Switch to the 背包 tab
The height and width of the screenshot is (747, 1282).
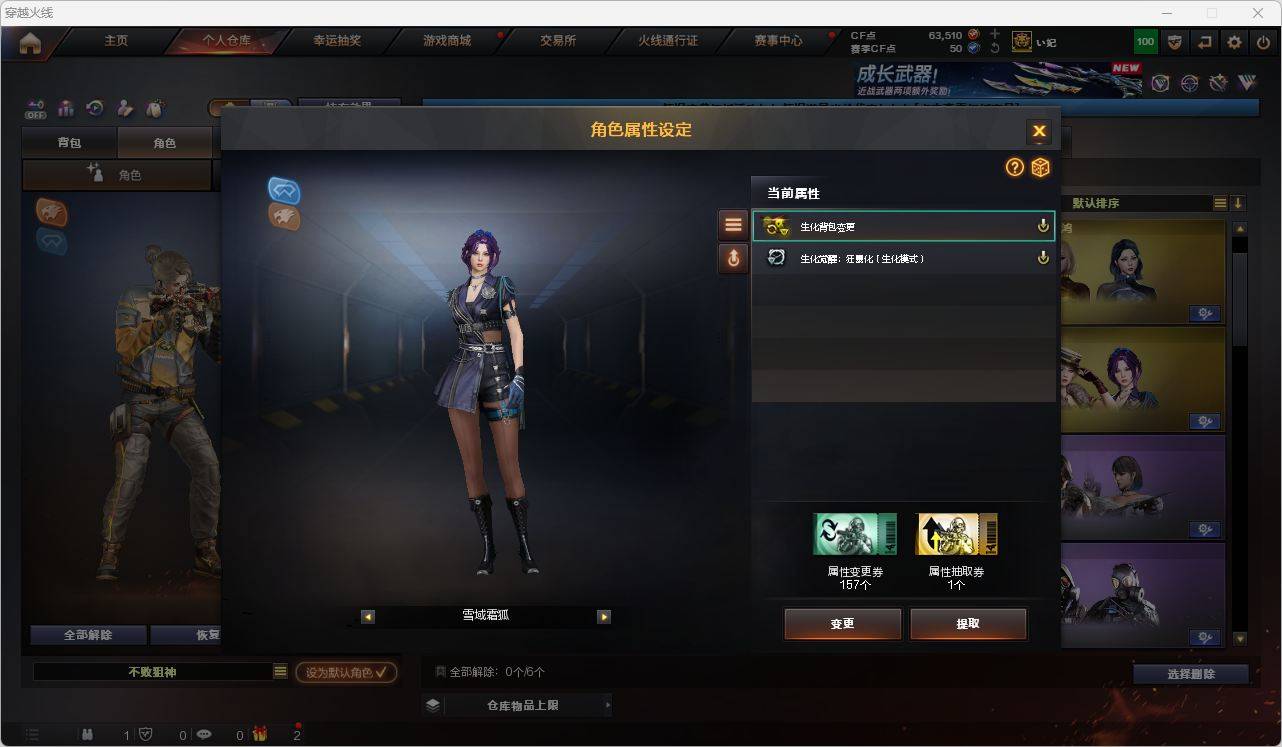(68, 142)
